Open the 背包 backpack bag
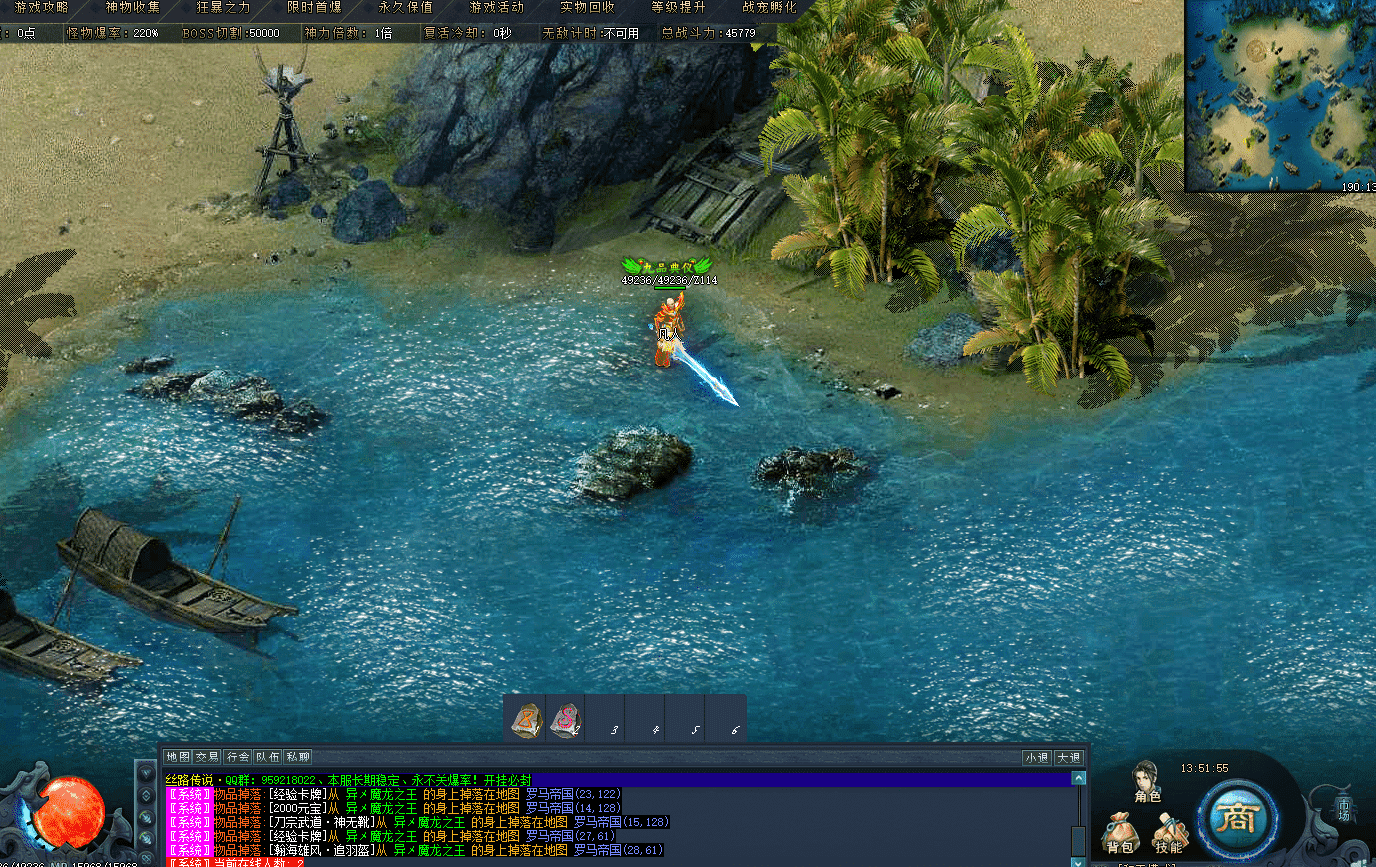Image resolution: width=1376 pixels, height=867 pixels. [x=1120, y=834]
